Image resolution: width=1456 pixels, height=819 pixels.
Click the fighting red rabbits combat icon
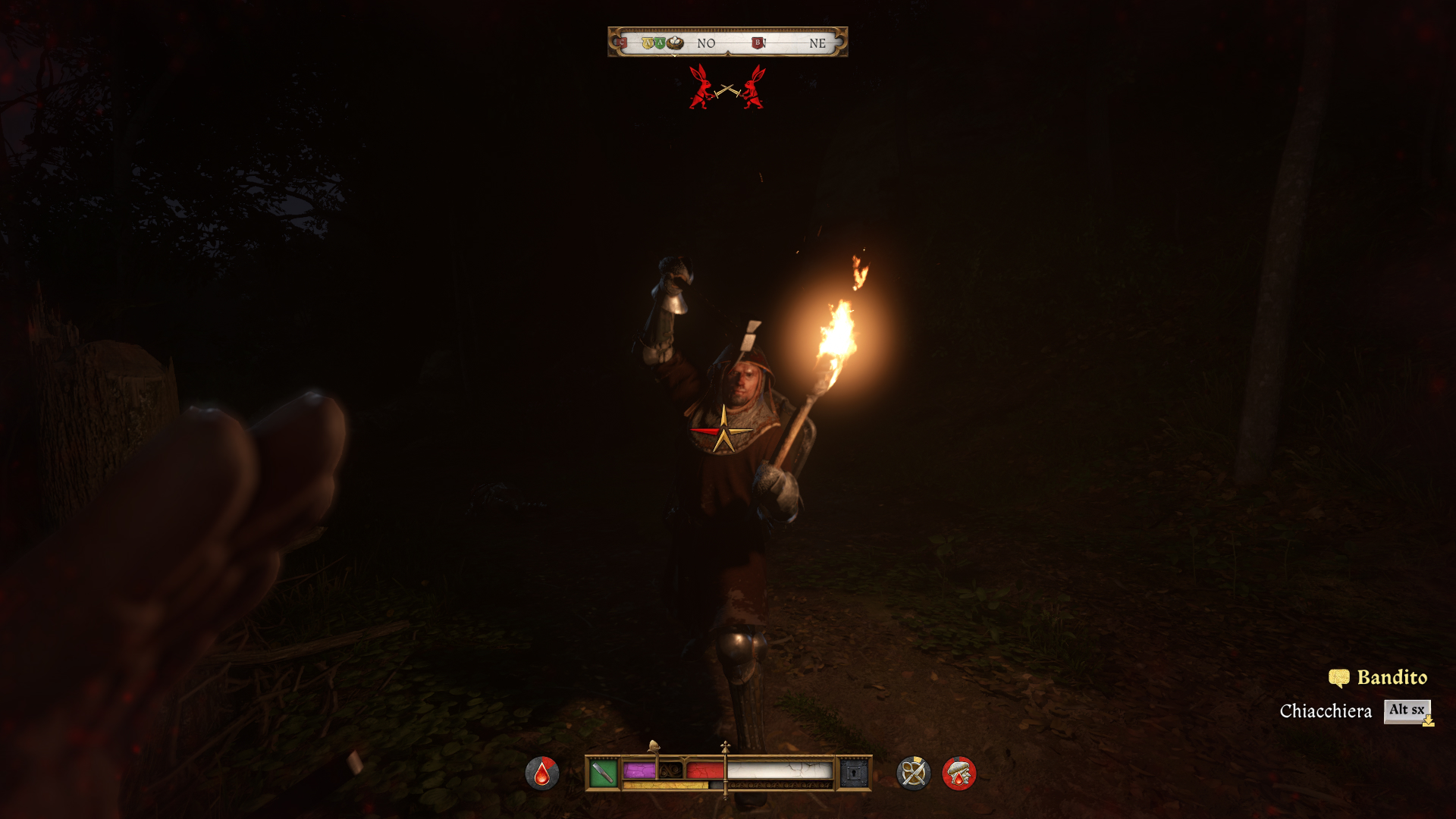pos(727,88)
